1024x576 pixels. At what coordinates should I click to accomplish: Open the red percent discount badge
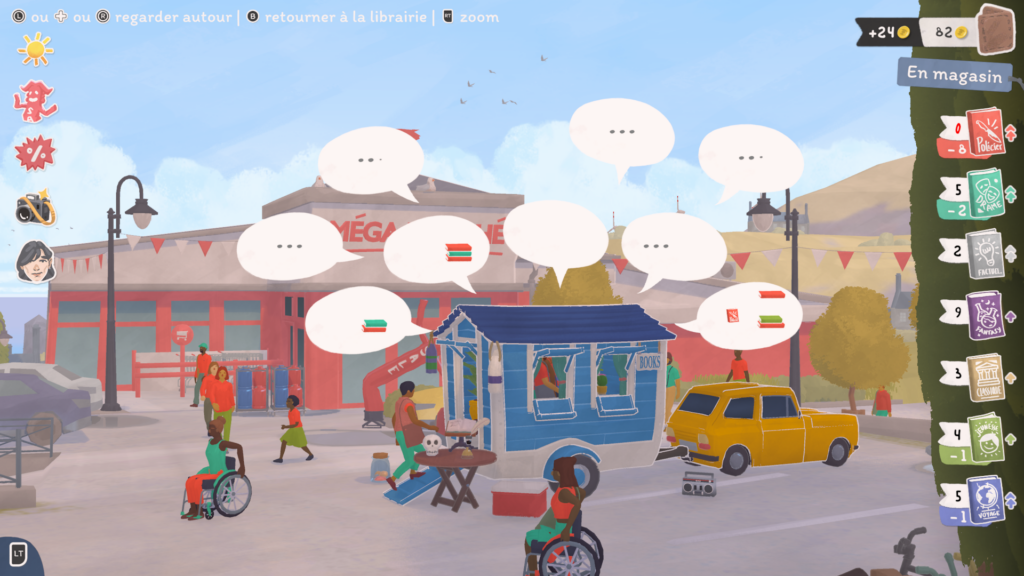[x=35, y=153]
